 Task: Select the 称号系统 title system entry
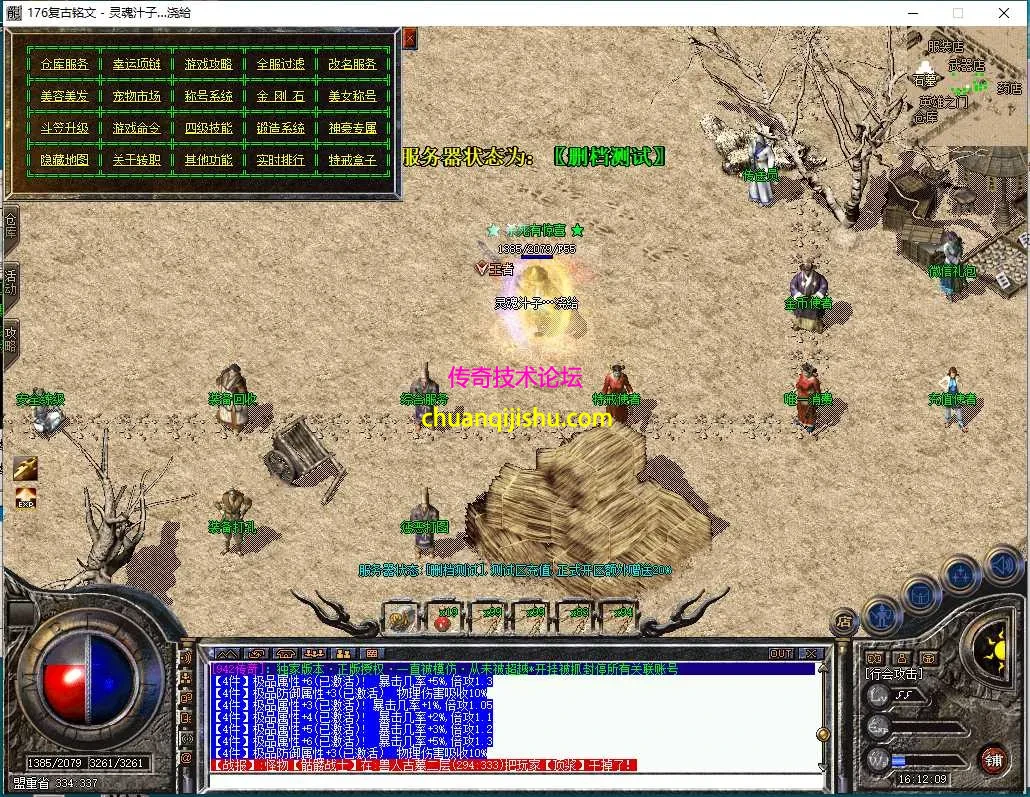tap(208, 96)
